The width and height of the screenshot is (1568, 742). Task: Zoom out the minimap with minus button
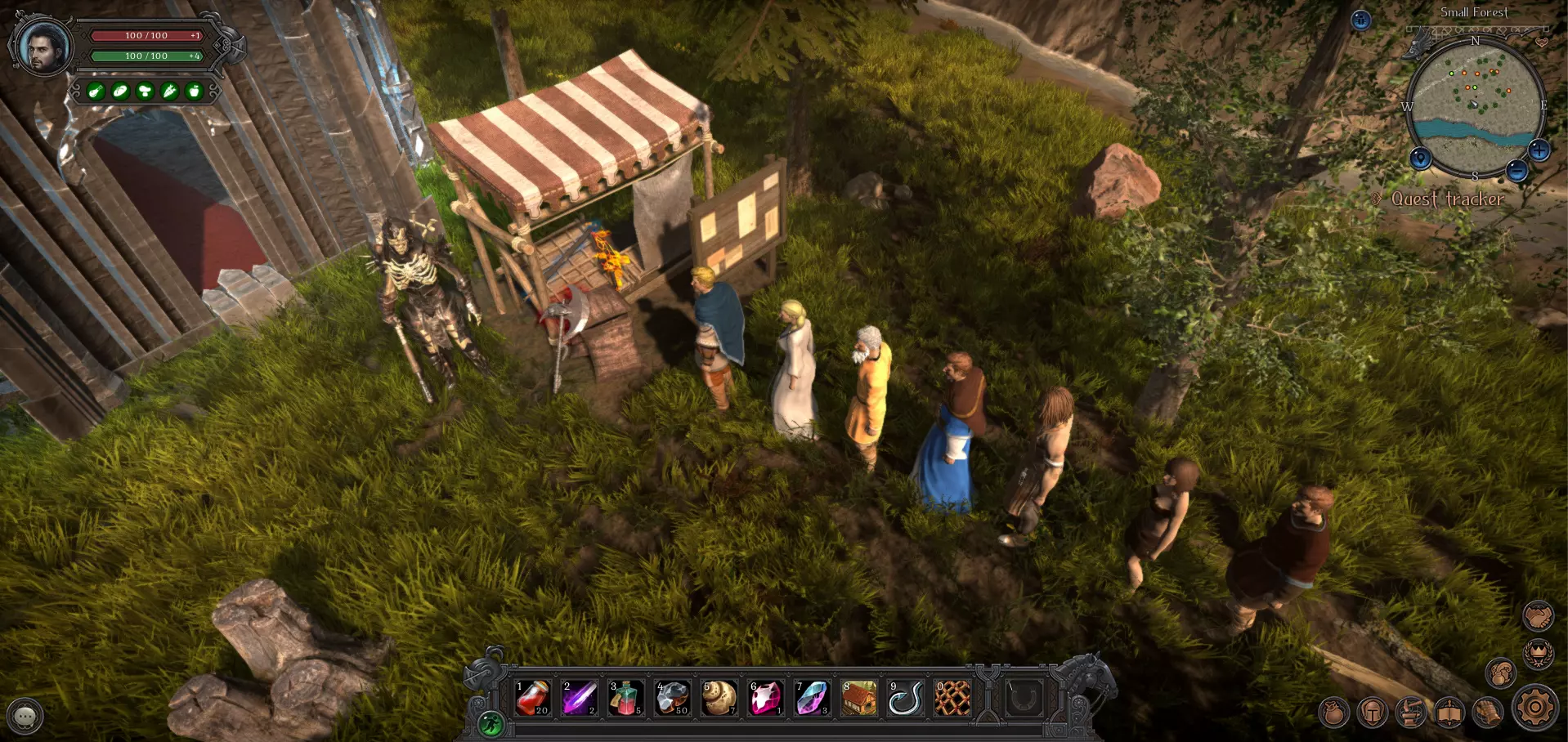pos(1516,170)
